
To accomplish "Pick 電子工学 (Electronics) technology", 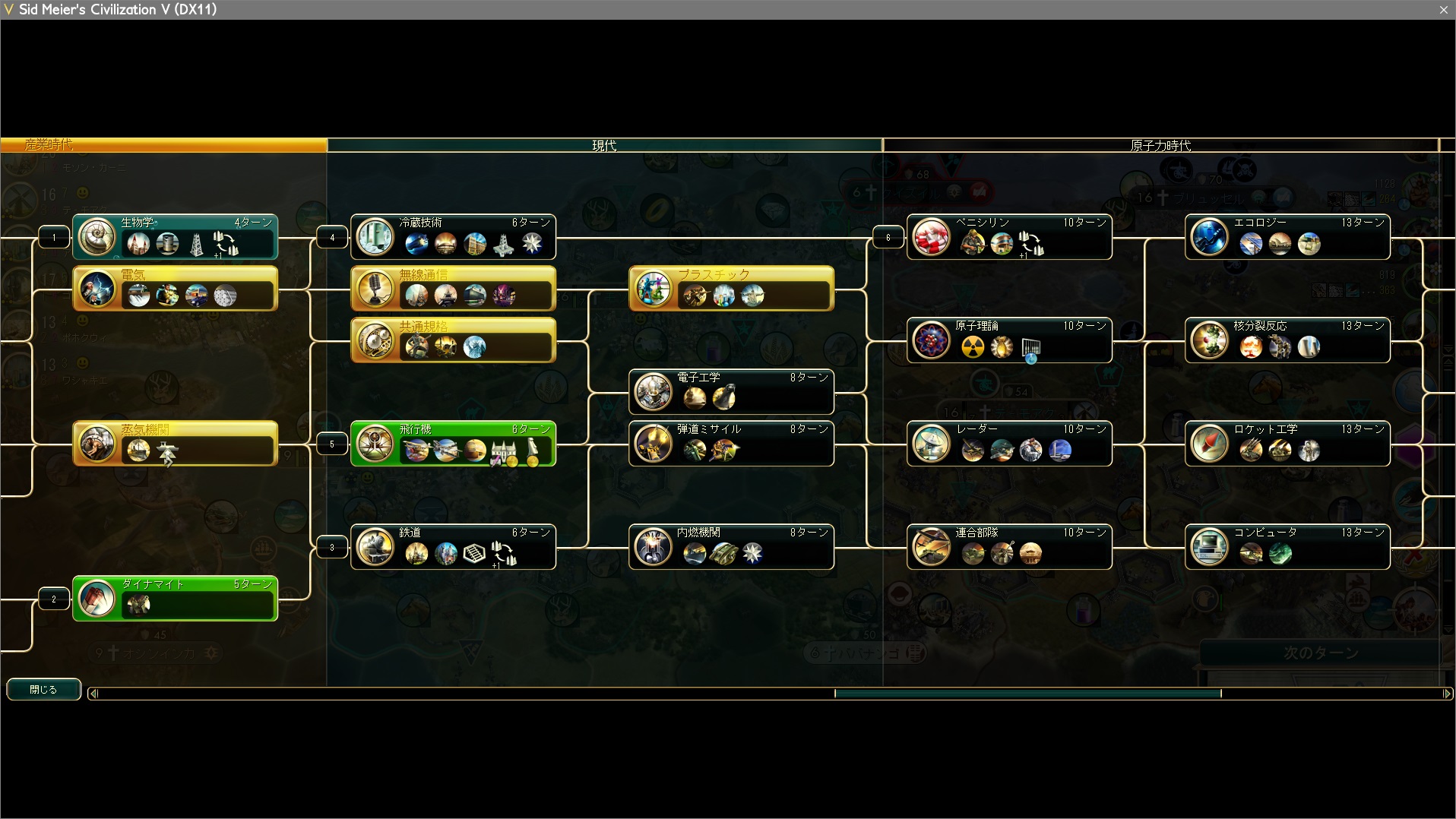I will (x=732, y=391).
